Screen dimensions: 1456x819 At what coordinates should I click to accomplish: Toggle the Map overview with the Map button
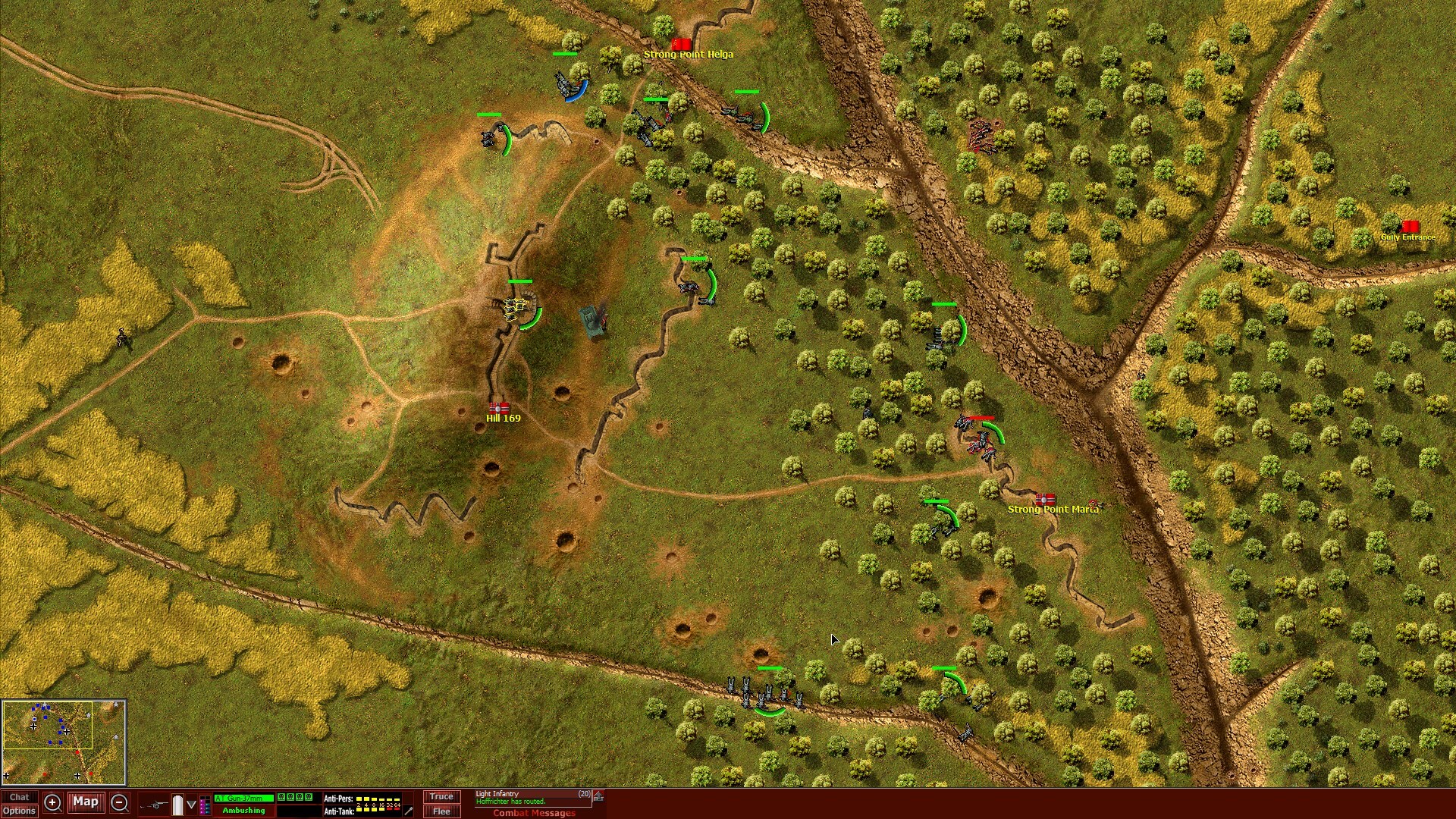click(86, 802)
